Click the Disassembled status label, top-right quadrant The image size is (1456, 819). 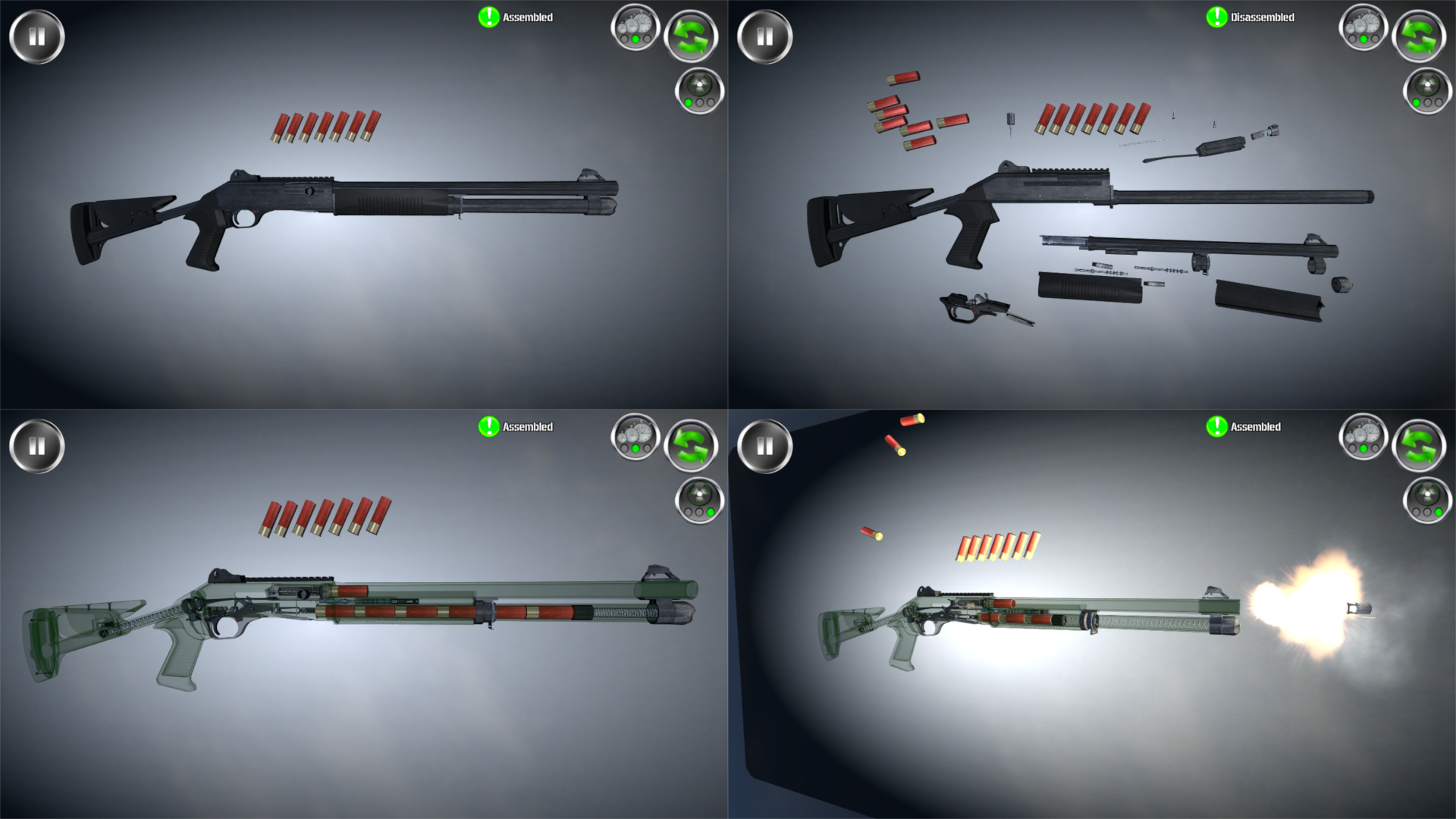tap(1261, 17)
